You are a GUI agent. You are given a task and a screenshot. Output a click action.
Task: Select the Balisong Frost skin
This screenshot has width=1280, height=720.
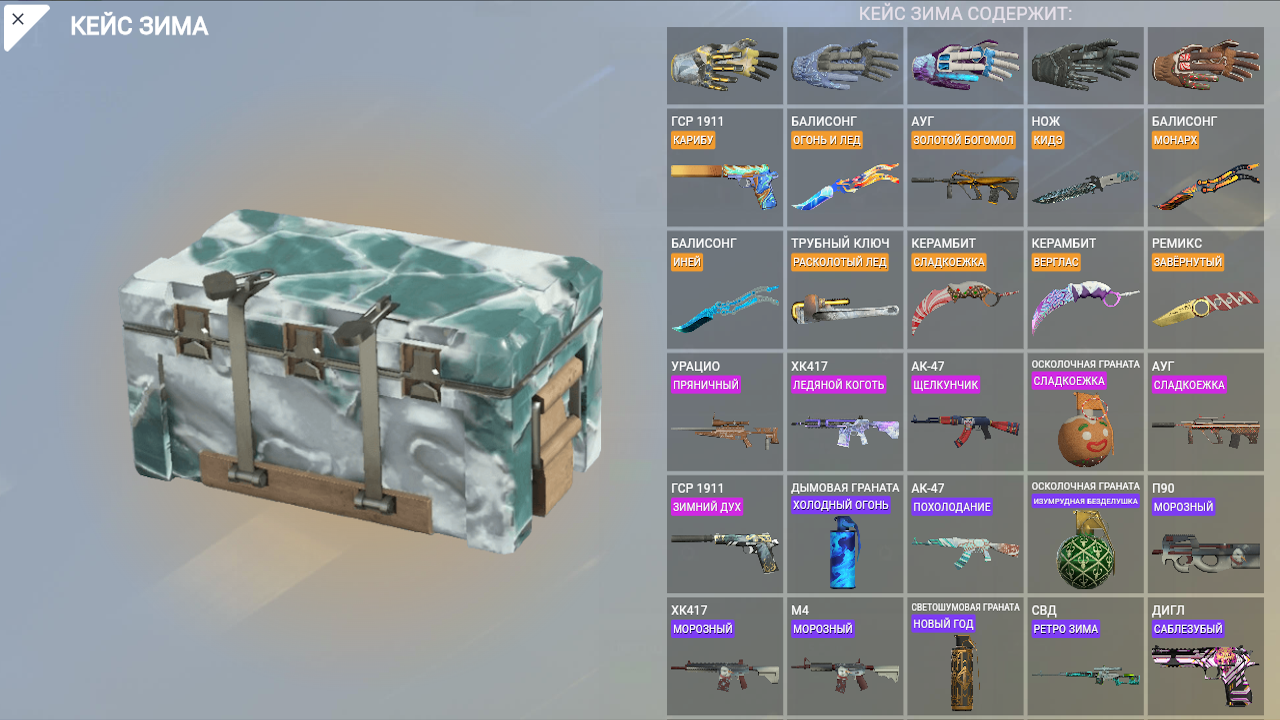[x=724, y=289]
